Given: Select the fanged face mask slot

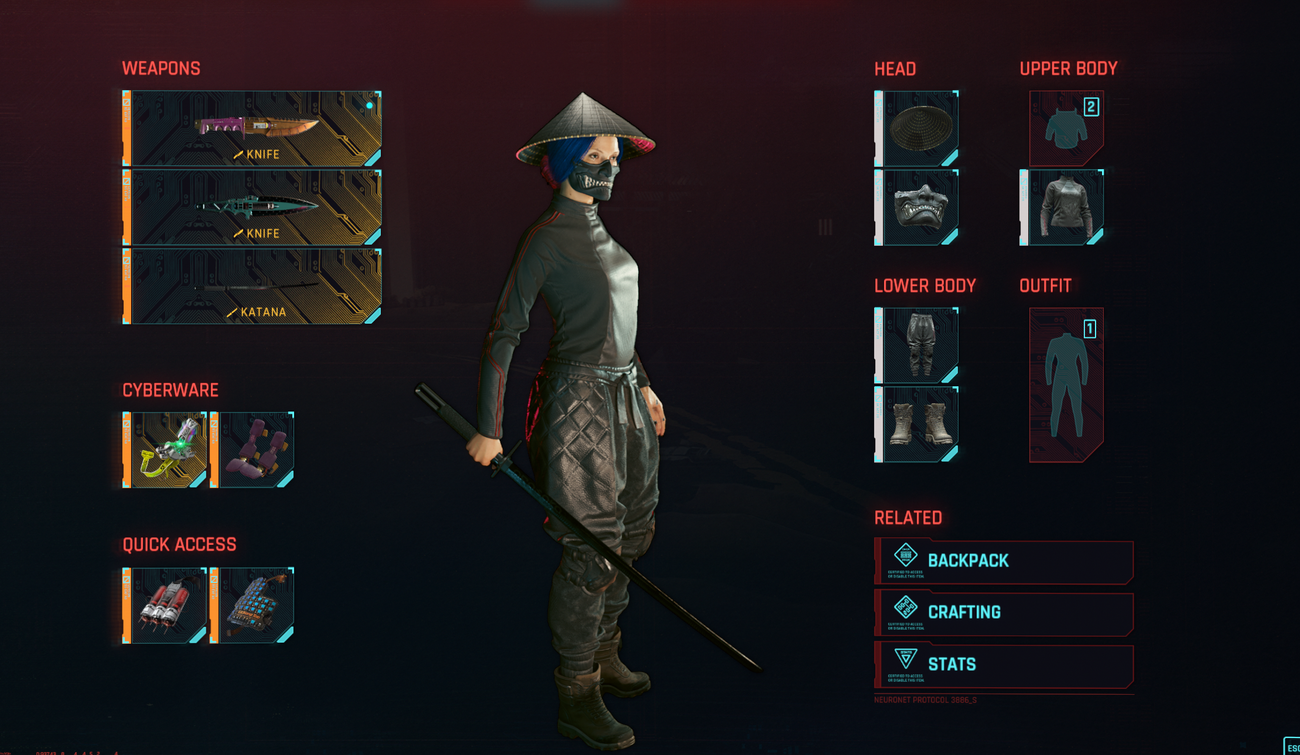Looking at the screenshot, I should pyautogui.click(x=918, y=207).
